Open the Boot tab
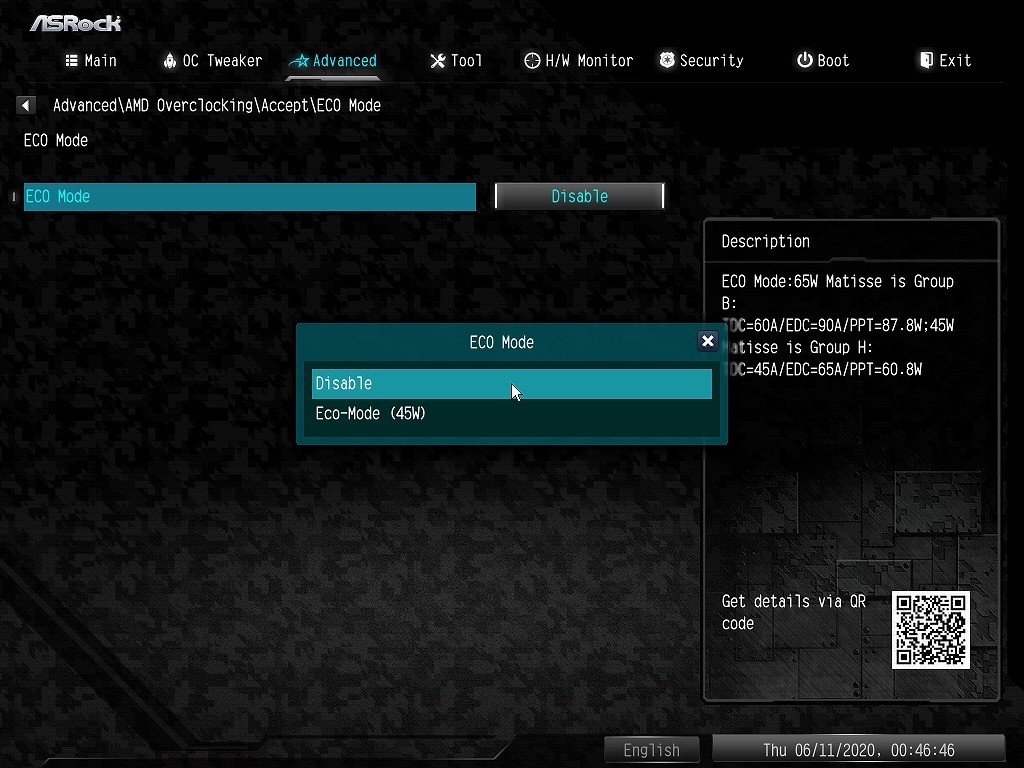The height and width of the screenshot is (768, 1024). point(823,61)
